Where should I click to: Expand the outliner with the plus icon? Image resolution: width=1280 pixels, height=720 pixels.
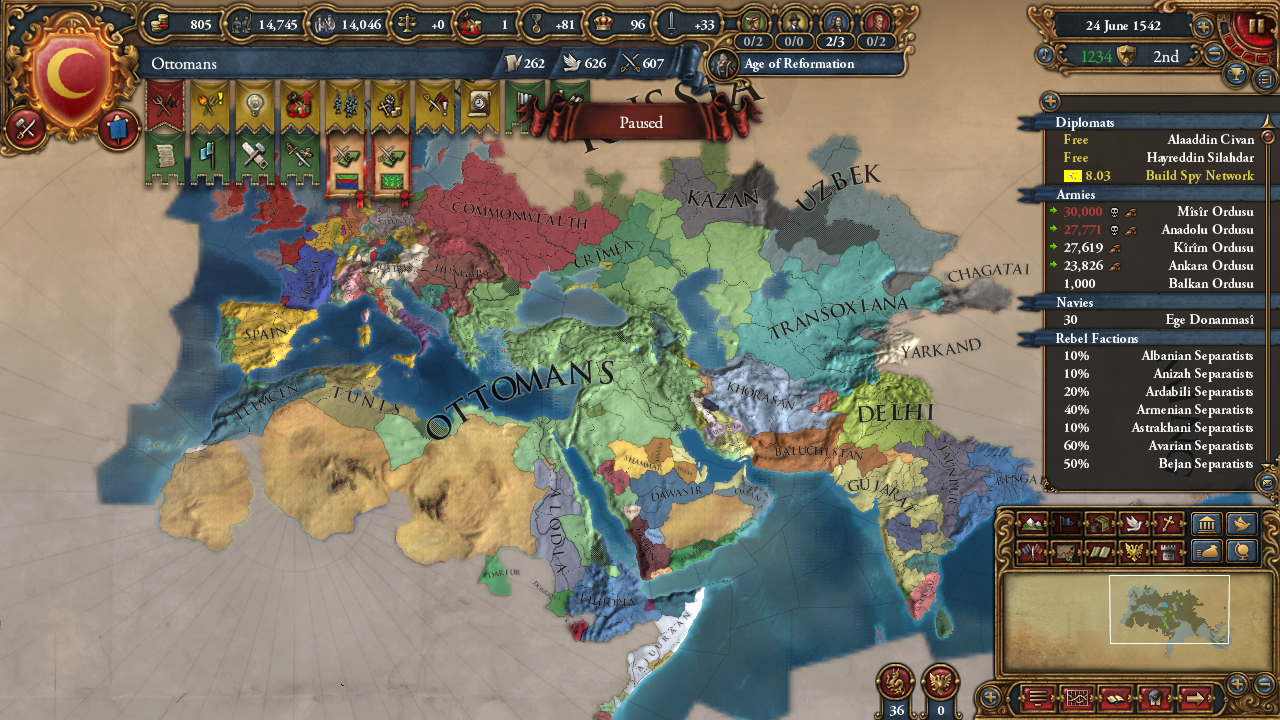(1049, 100)
